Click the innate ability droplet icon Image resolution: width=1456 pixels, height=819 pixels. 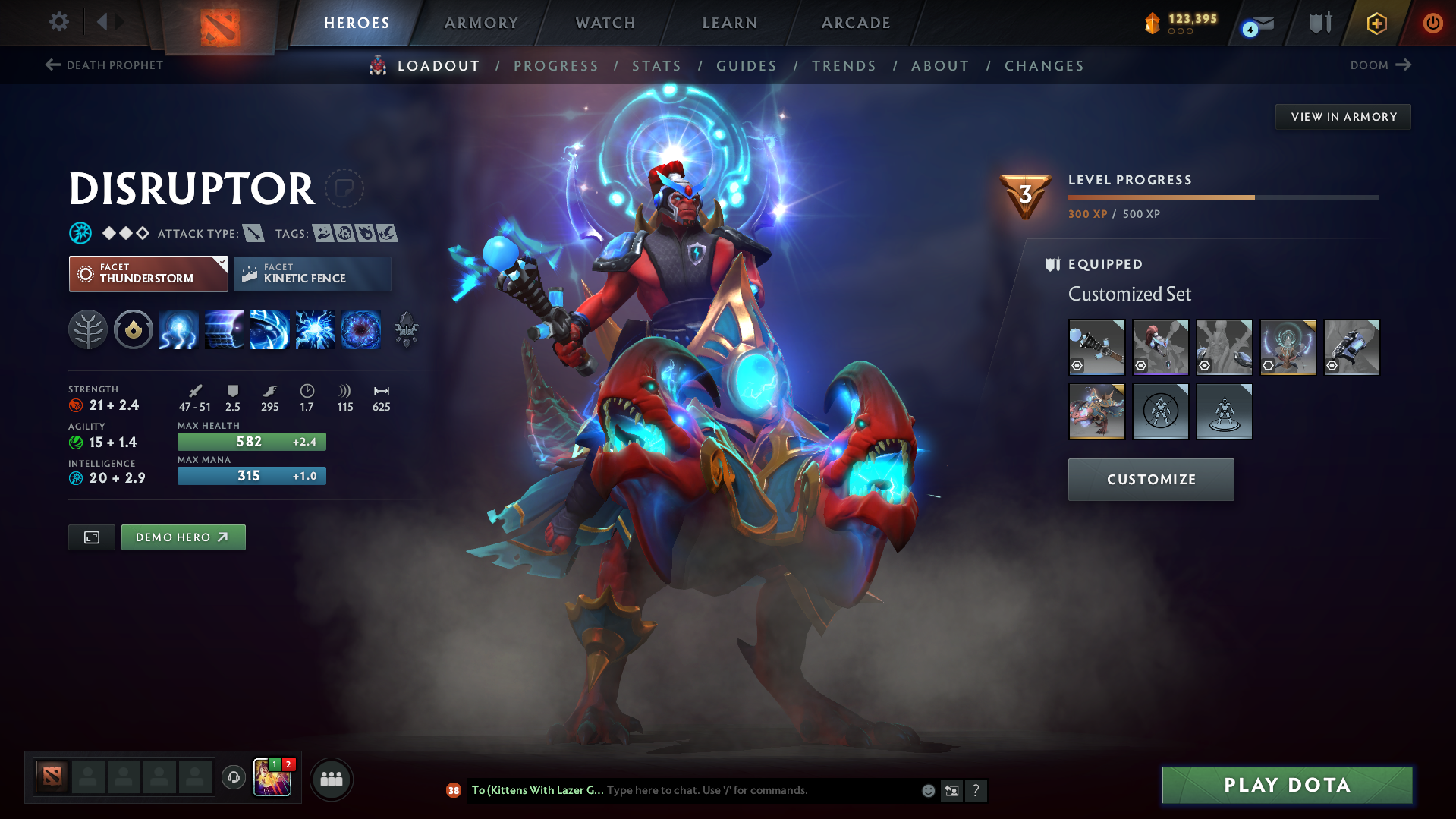click(x=134, y=329)
